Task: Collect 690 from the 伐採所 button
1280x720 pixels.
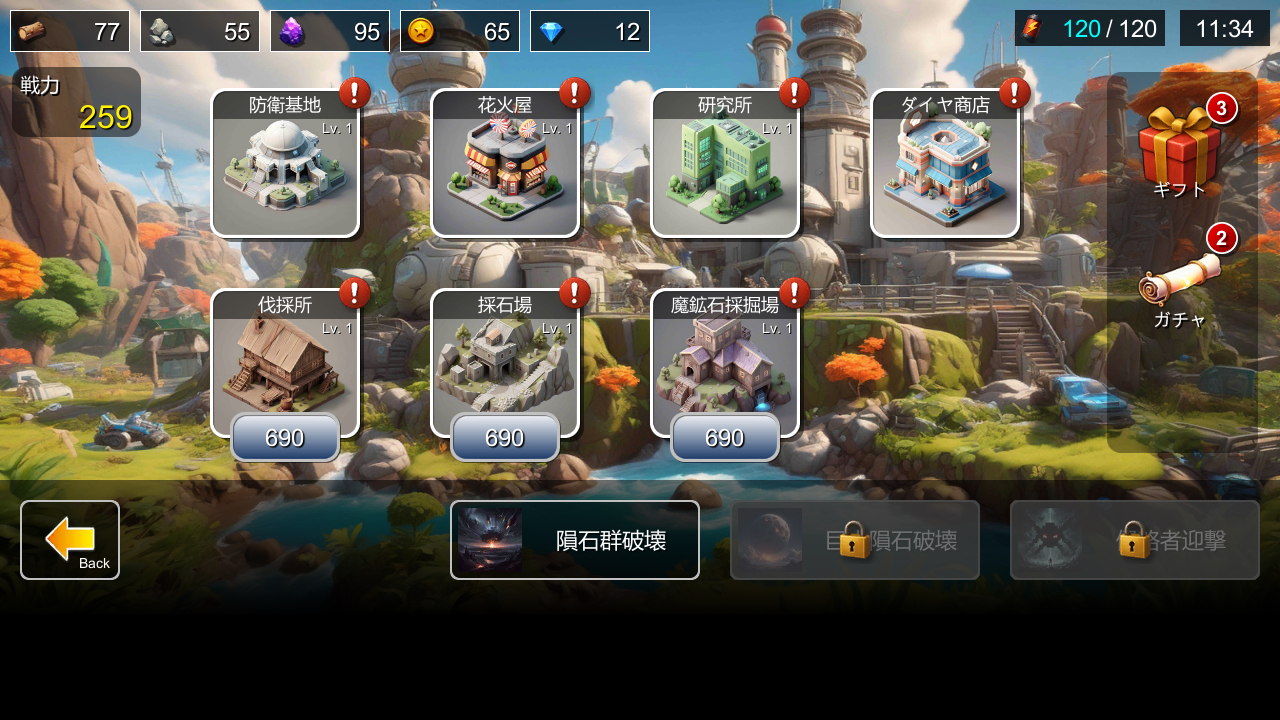Action: tap(285, 438)
